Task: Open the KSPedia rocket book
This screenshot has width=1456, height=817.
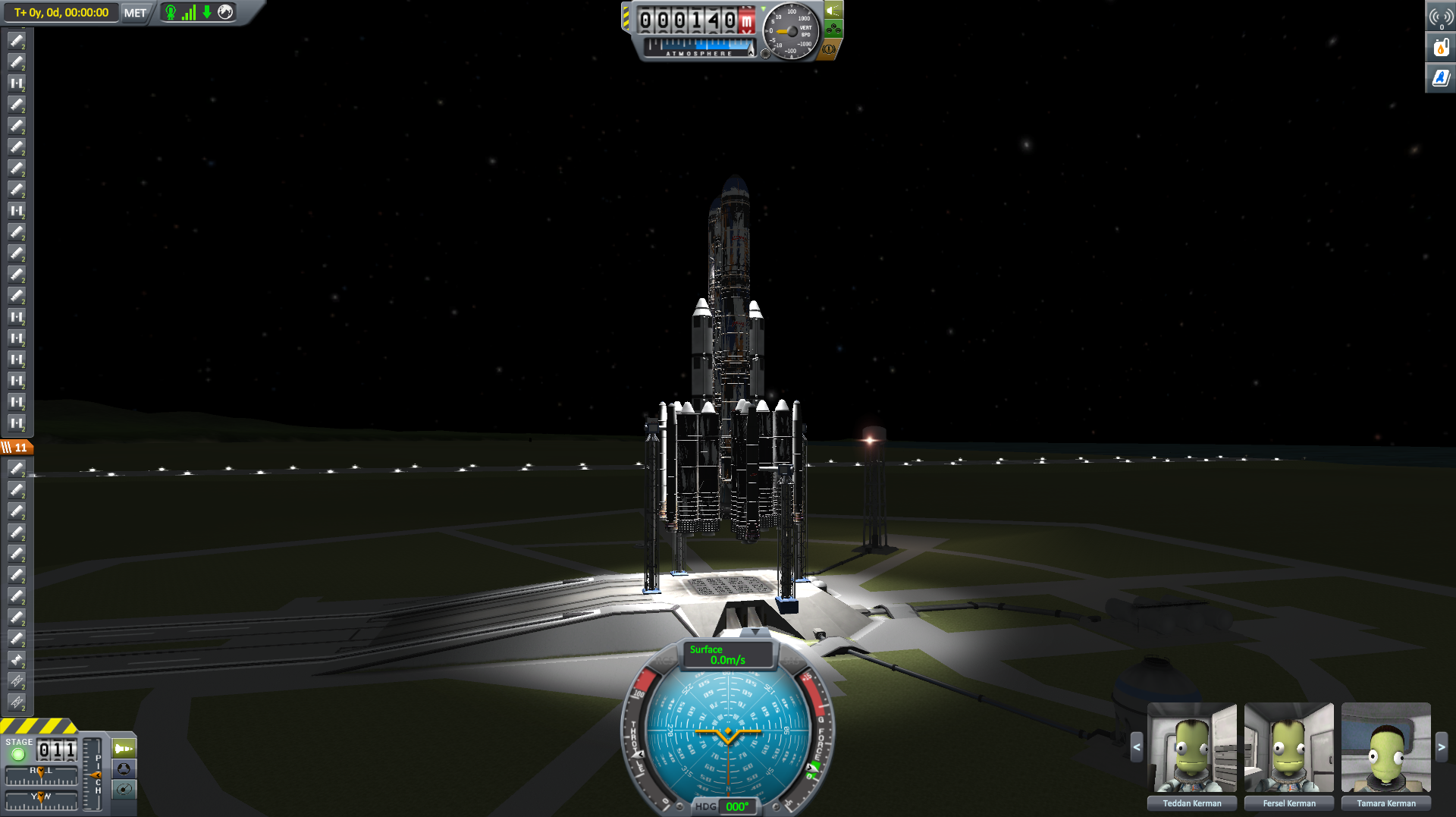Action: [x=1441, y=77]
